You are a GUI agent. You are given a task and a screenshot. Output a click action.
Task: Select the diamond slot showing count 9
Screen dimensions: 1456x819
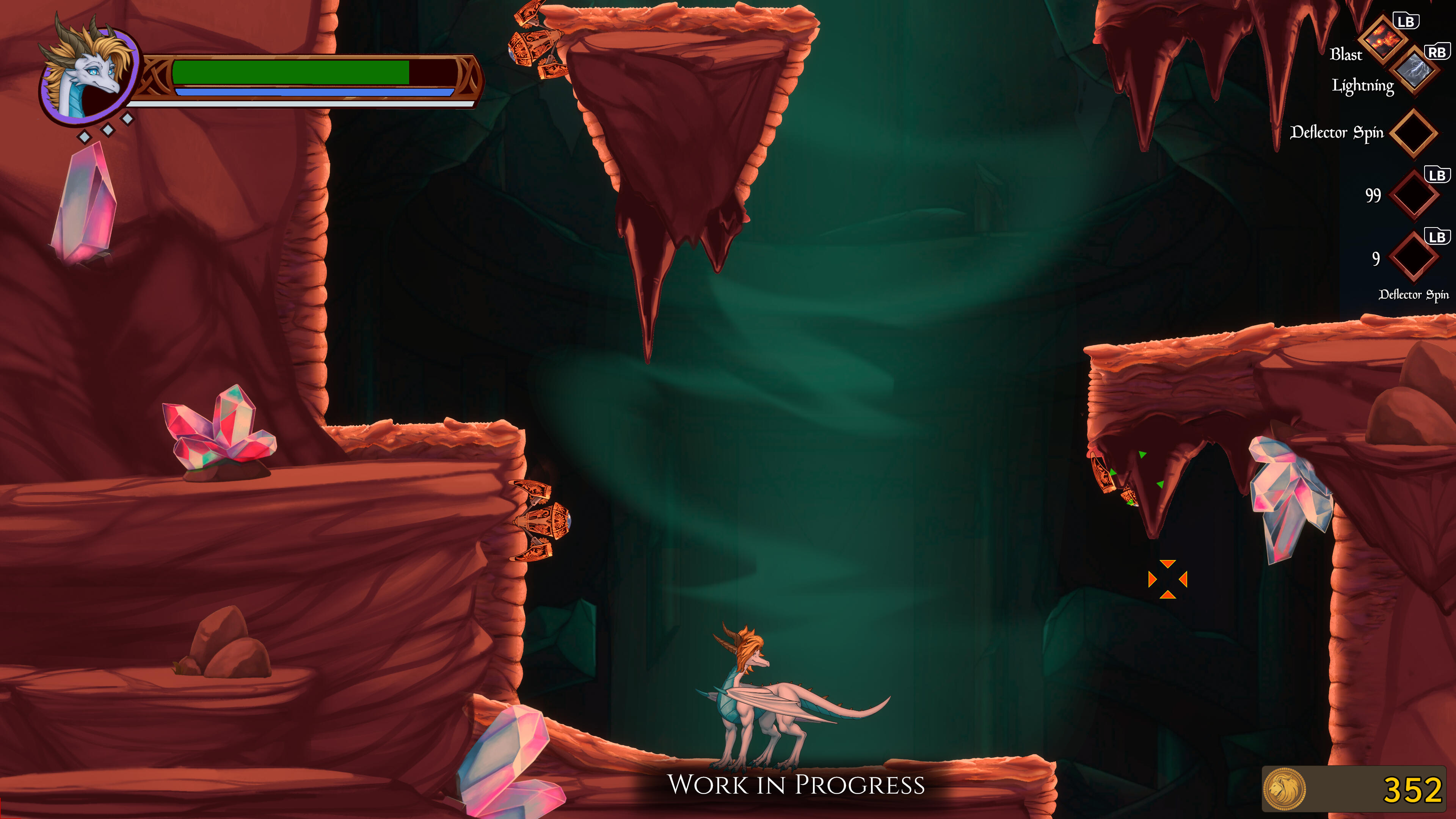(1413, 257)
